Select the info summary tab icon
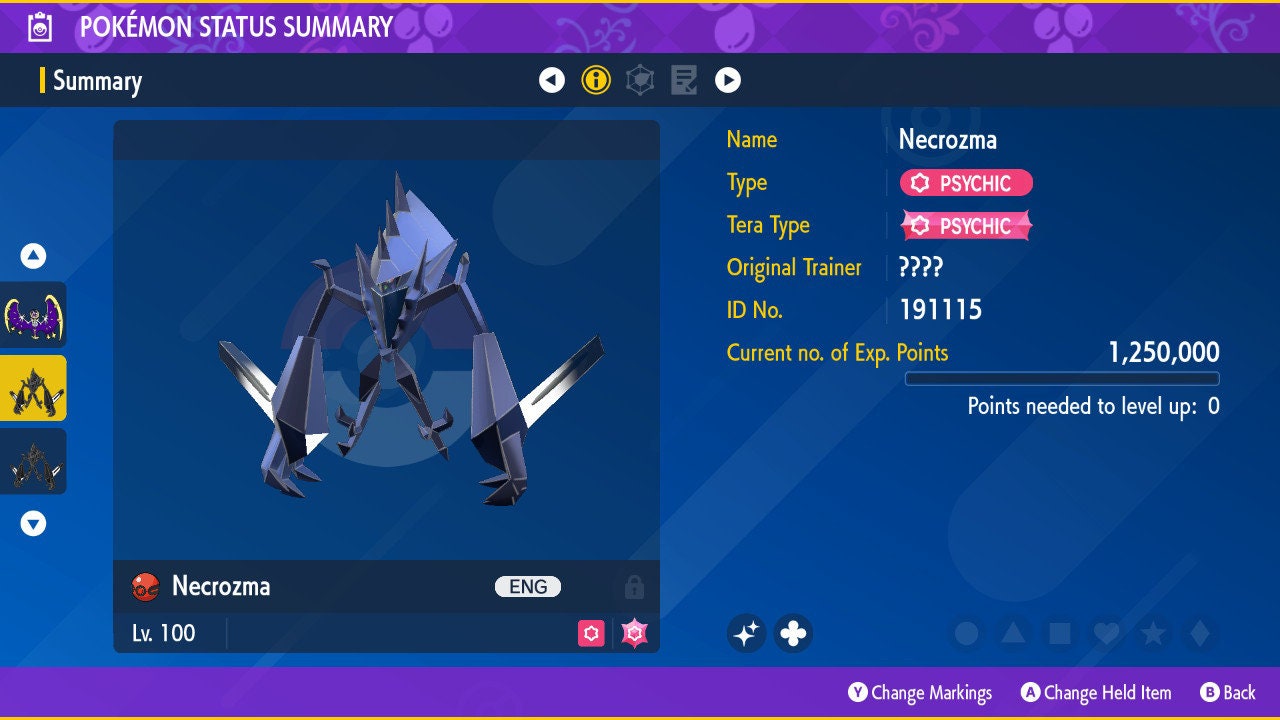Screen dimensions: 1280x720 pos(596,80)
